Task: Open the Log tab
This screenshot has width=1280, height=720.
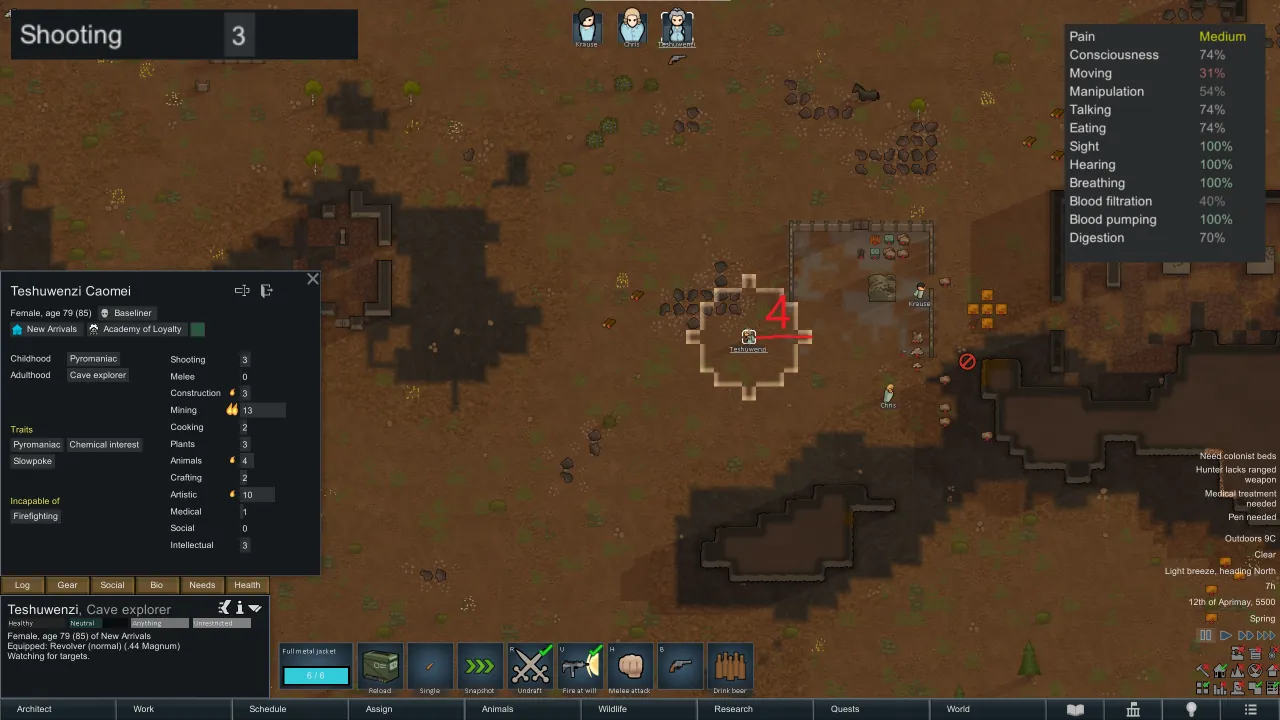Action: (x=22, y=585)
